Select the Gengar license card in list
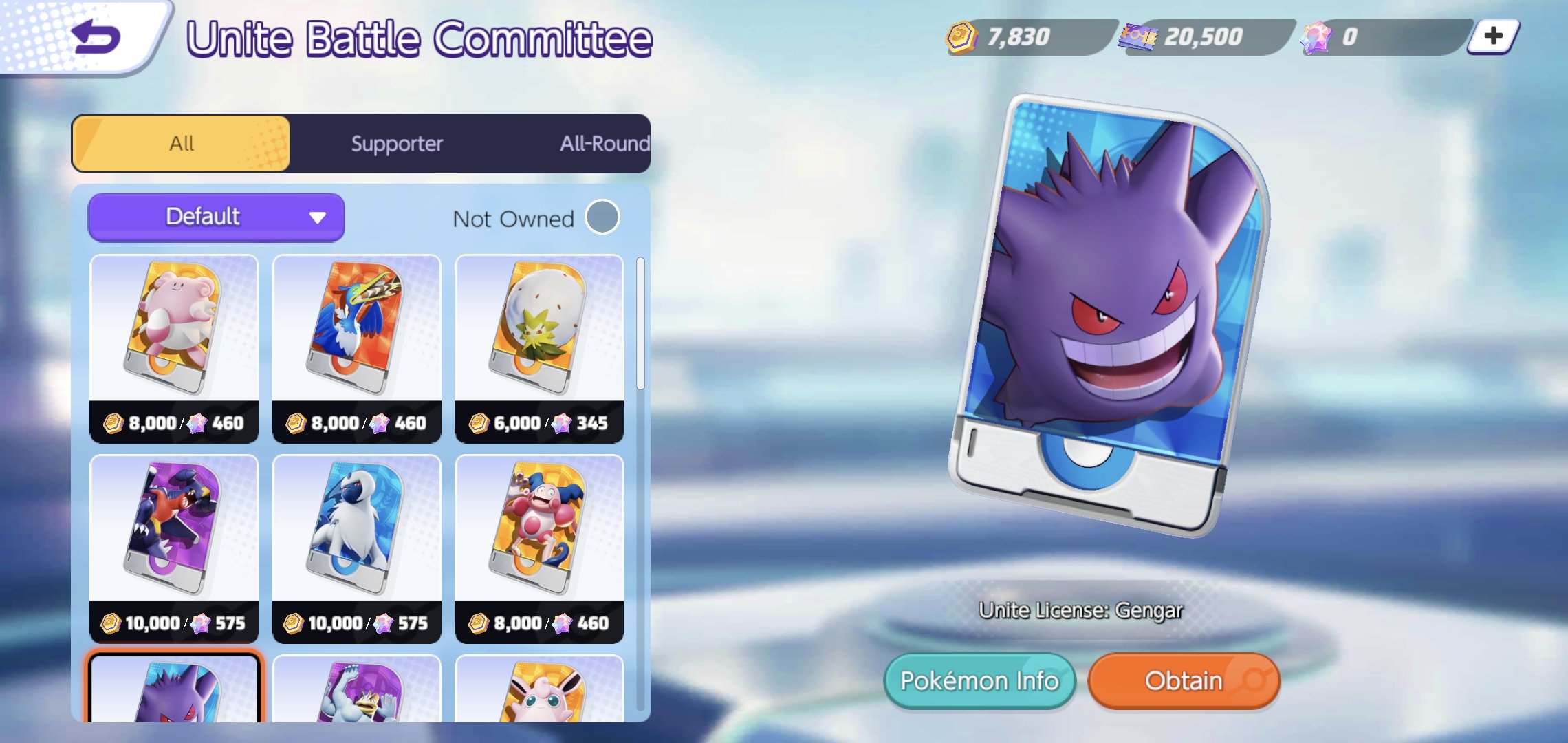 click(x=174, y=690)
